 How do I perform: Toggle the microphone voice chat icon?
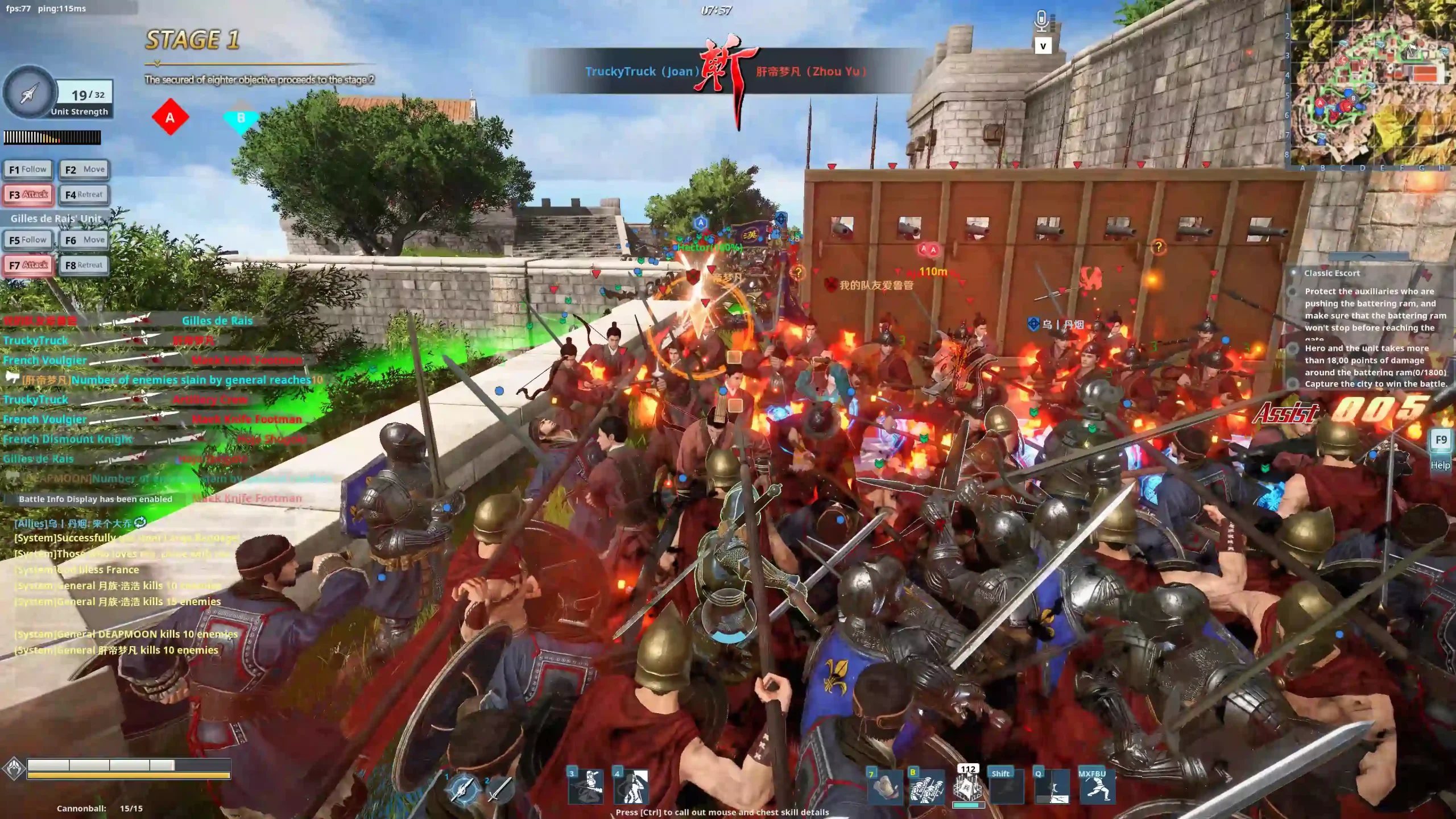1041,22
